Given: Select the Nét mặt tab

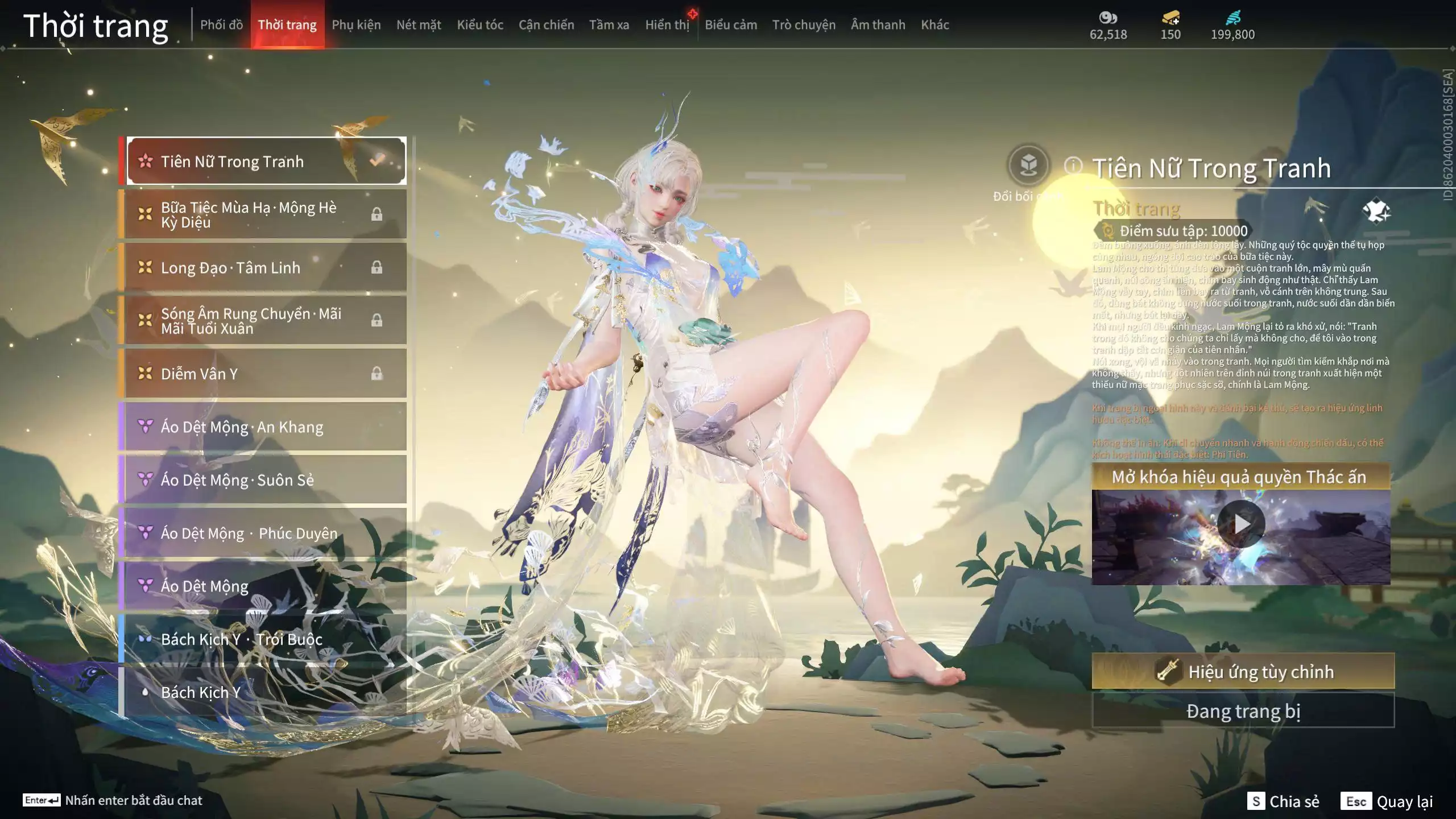Looking at the screenshot, I should 419,24.
